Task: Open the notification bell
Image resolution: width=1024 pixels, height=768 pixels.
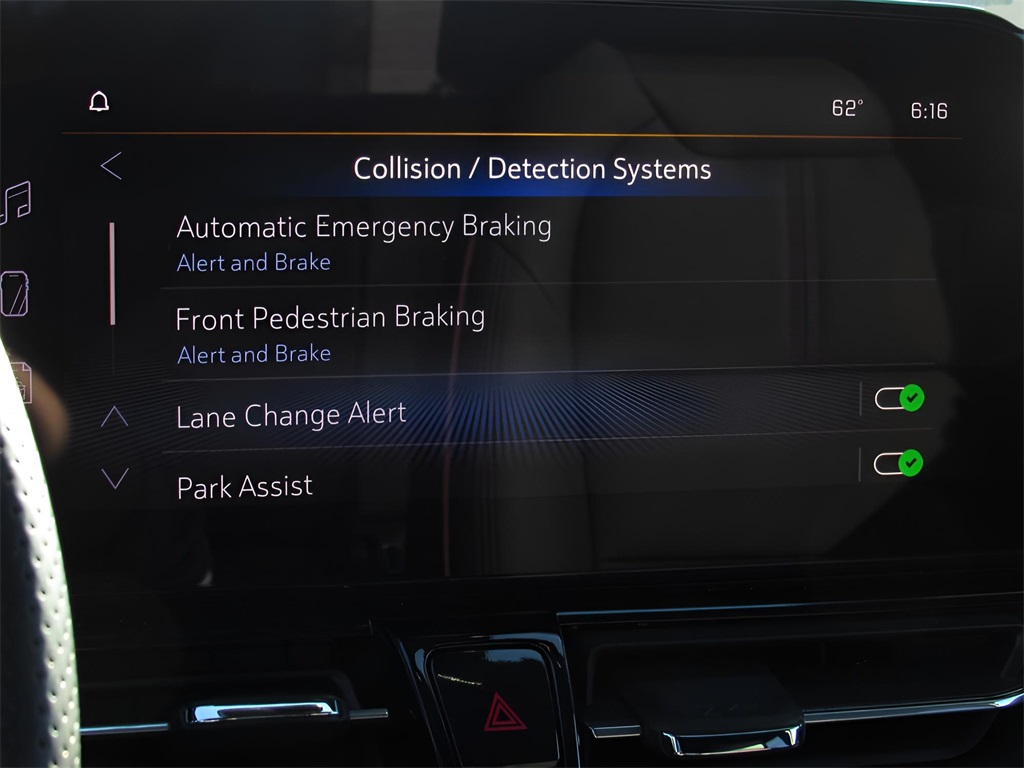Action: coord(99,102)
